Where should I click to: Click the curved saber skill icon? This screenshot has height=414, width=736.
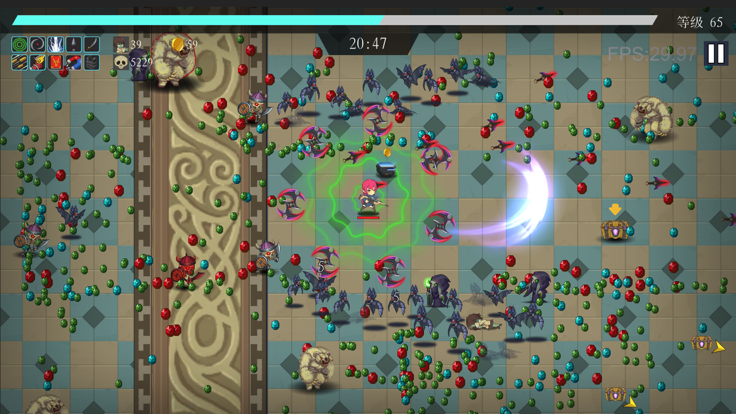click(91, 45)
